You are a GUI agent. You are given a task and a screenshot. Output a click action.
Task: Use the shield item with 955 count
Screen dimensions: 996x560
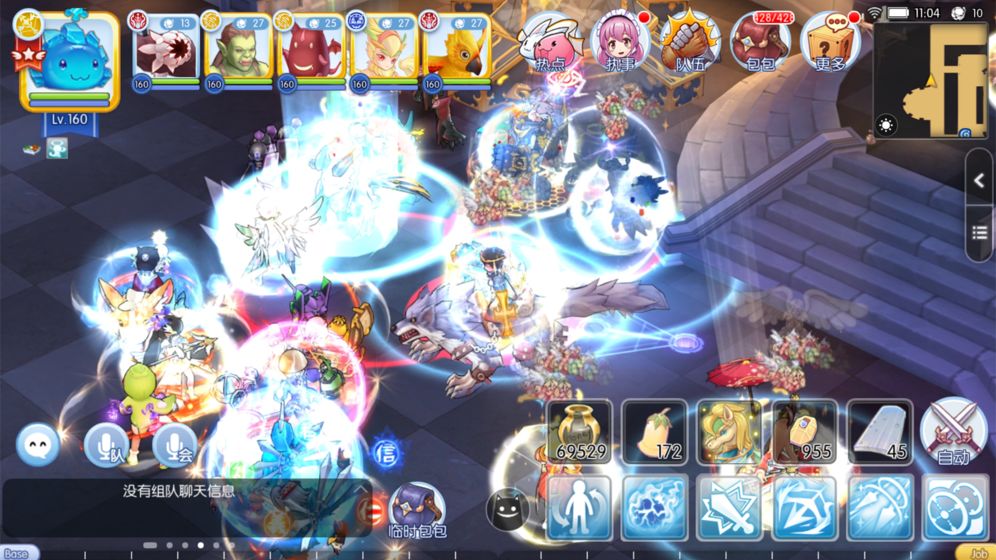[x=805, y=432]
